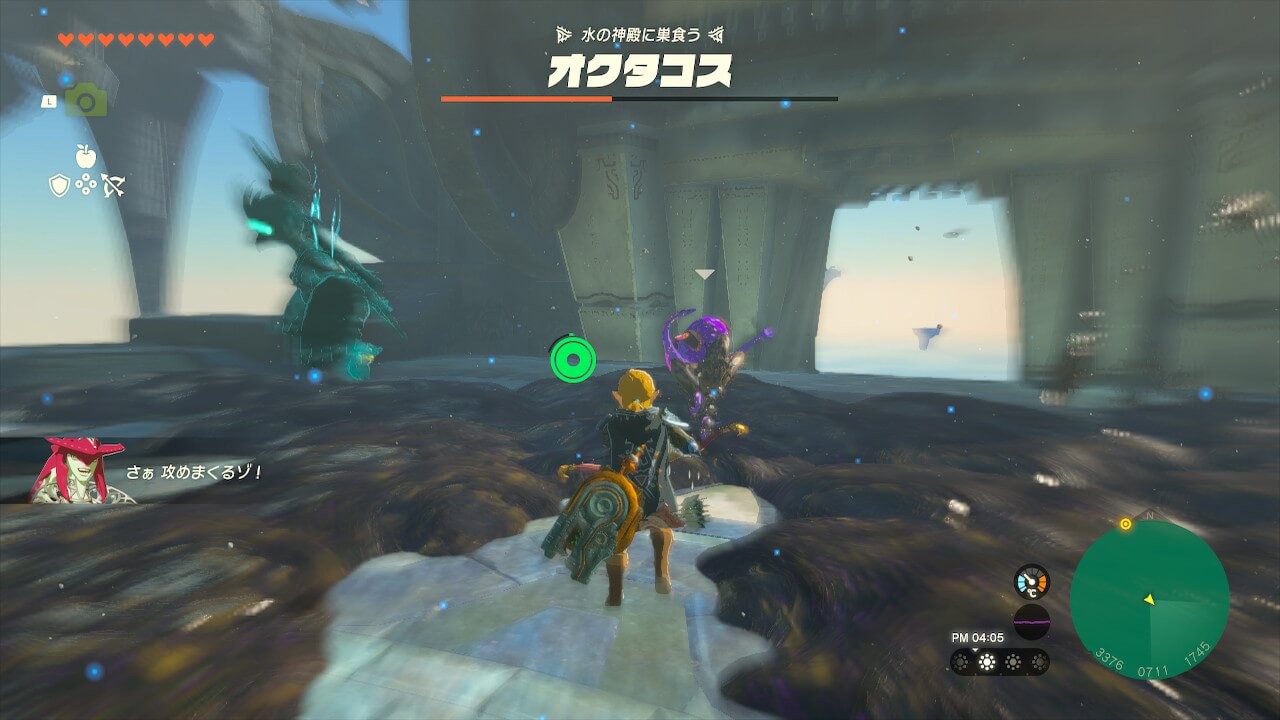Select the apple food quick-menu icon
The width and height of the screenshot is (1280, 720).
[x=85, y=155]
